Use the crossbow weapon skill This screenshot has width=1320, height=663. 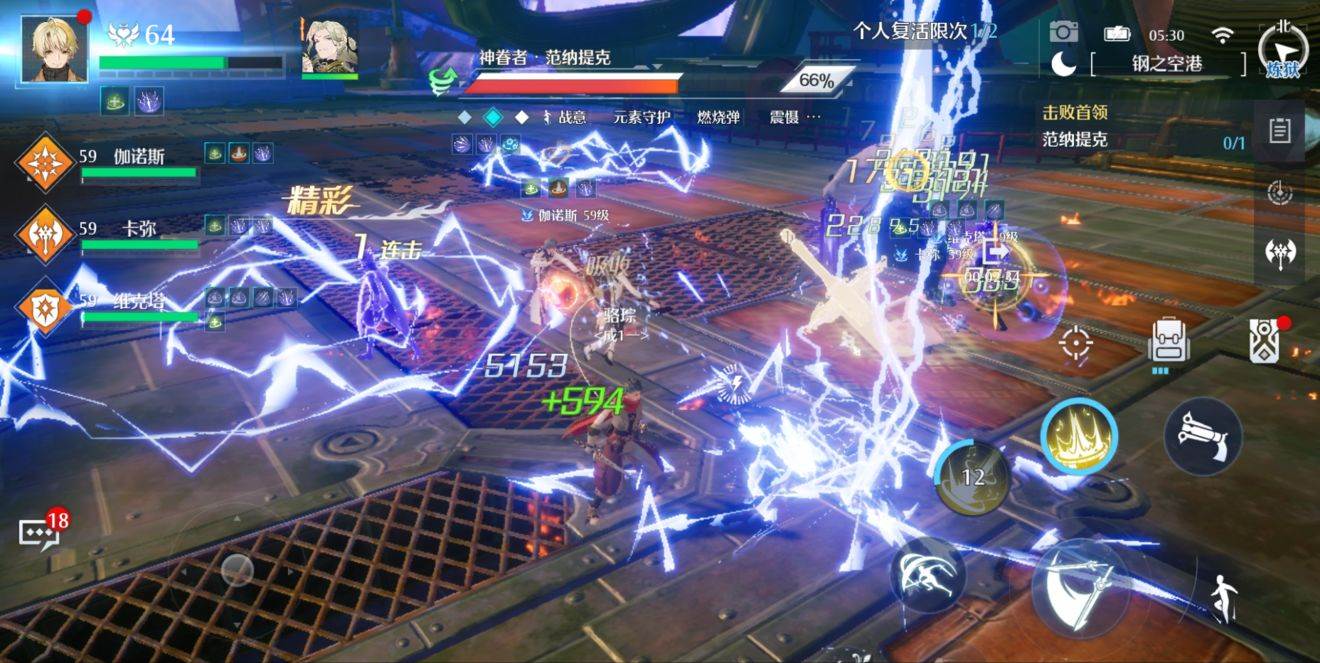tap(1202, 435)
